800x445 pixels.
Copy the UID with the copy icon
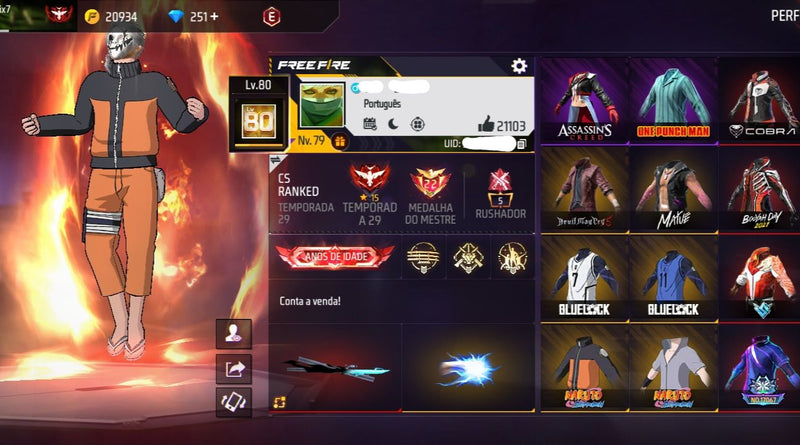click(521, 144)
